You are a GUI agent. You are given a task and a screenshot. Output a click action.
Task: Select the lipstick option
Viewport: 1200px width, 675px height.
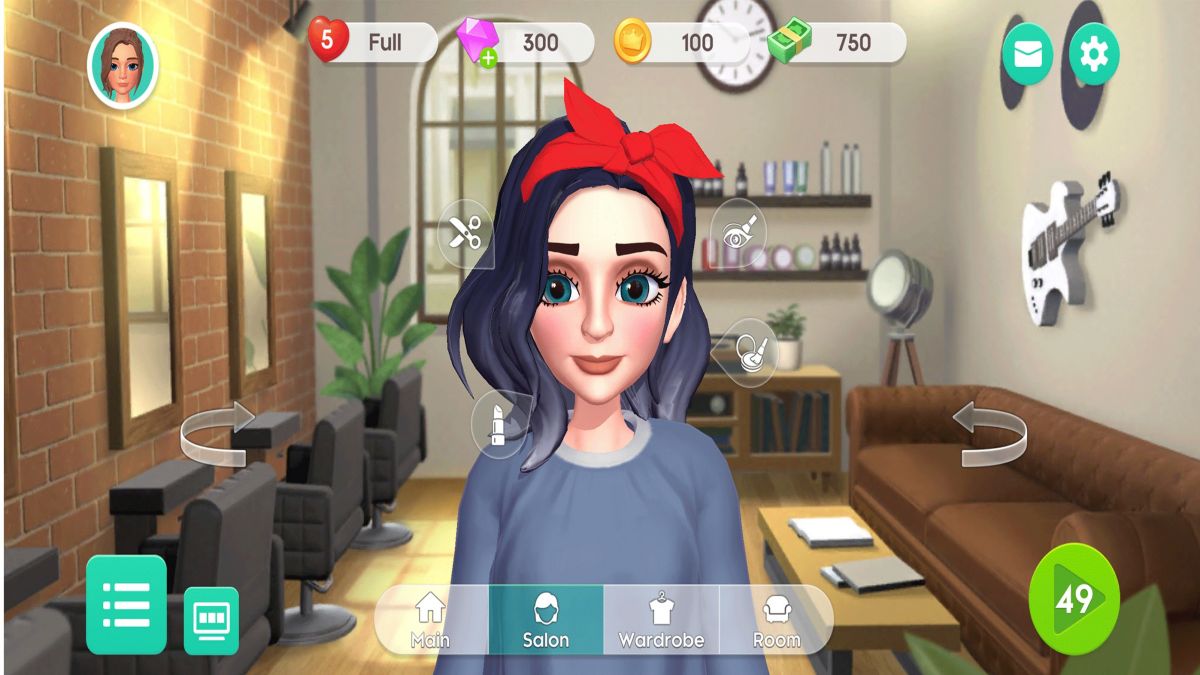point(498,423)
